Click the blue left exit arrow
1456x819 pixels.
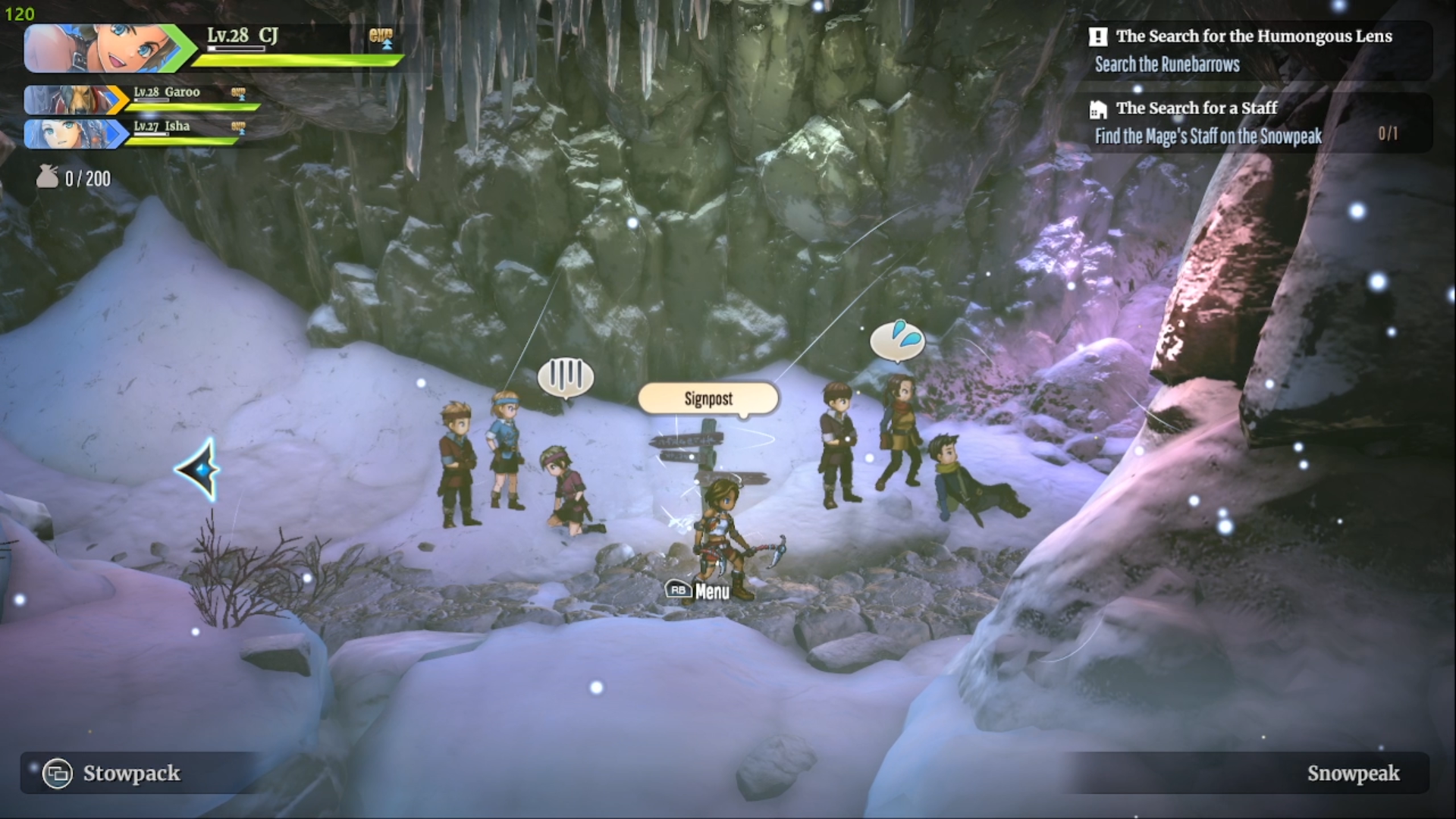click(x=199, y=470)
